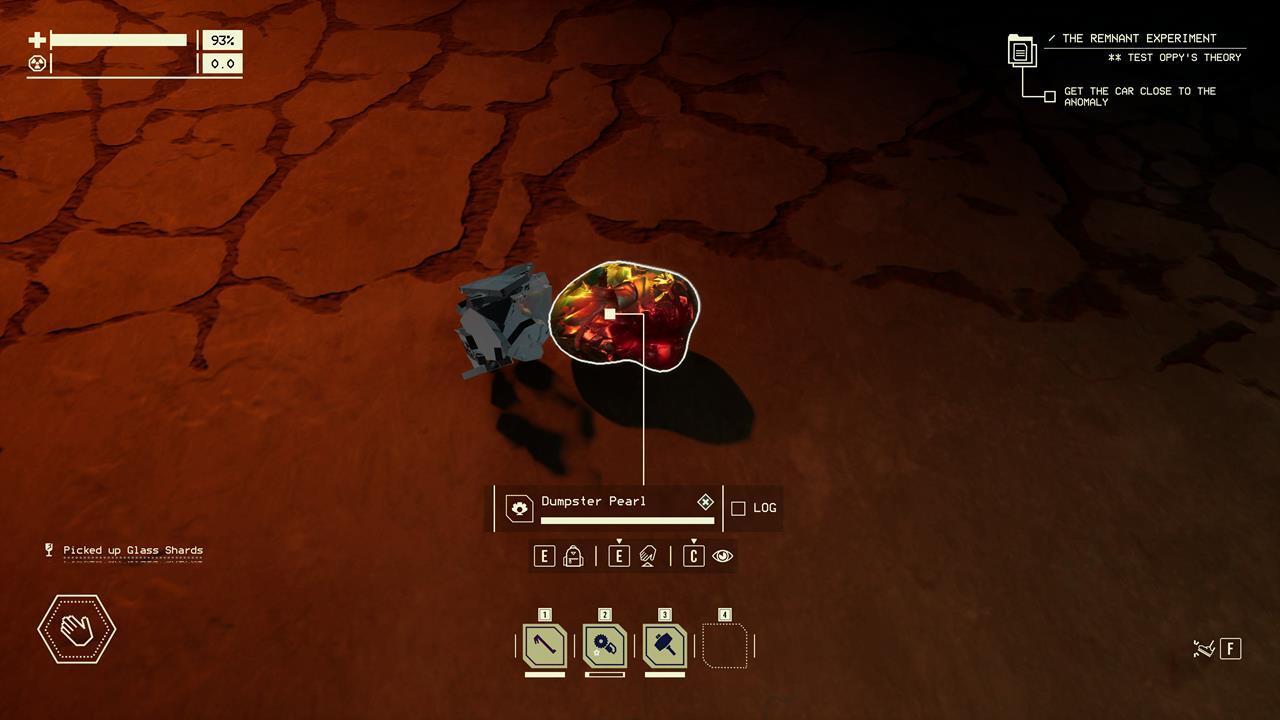Choose the hand pick-up action icon

click(x=648, y=556)
